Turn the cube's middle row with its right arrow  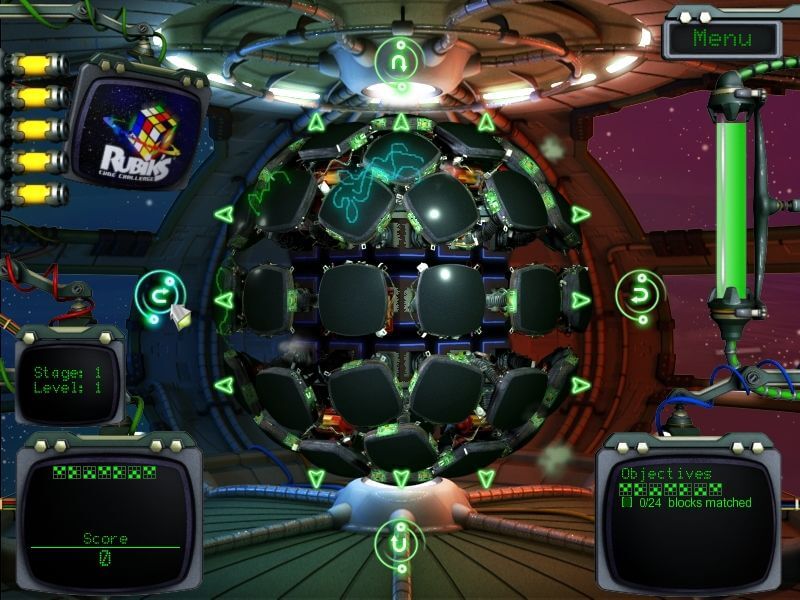tap(580, 300)
